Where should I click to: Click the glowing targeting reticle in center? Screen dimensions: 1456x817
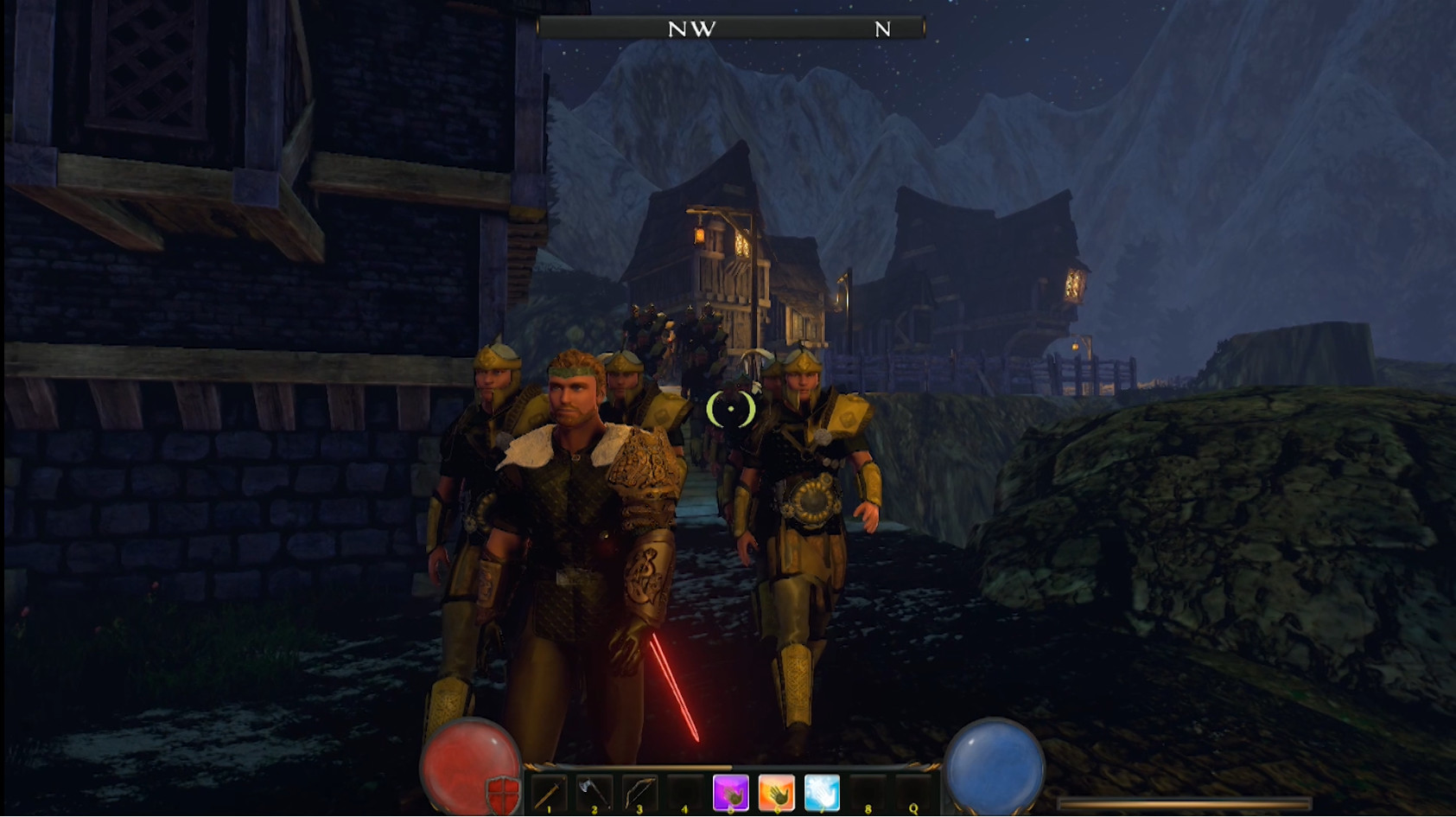pos(730,409)
